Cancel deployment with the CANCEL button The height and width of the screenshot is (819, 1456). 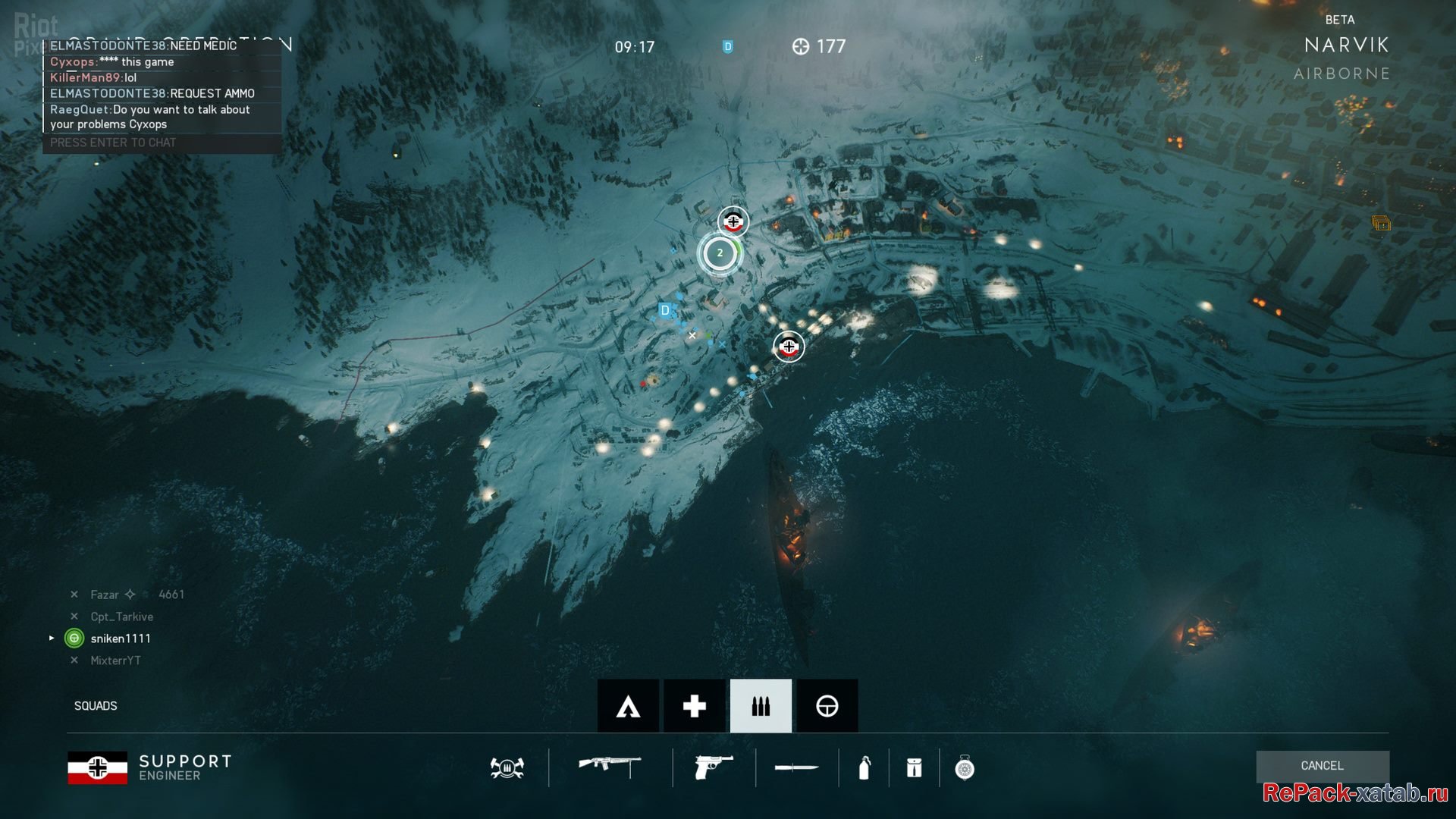pos(1322,766)
